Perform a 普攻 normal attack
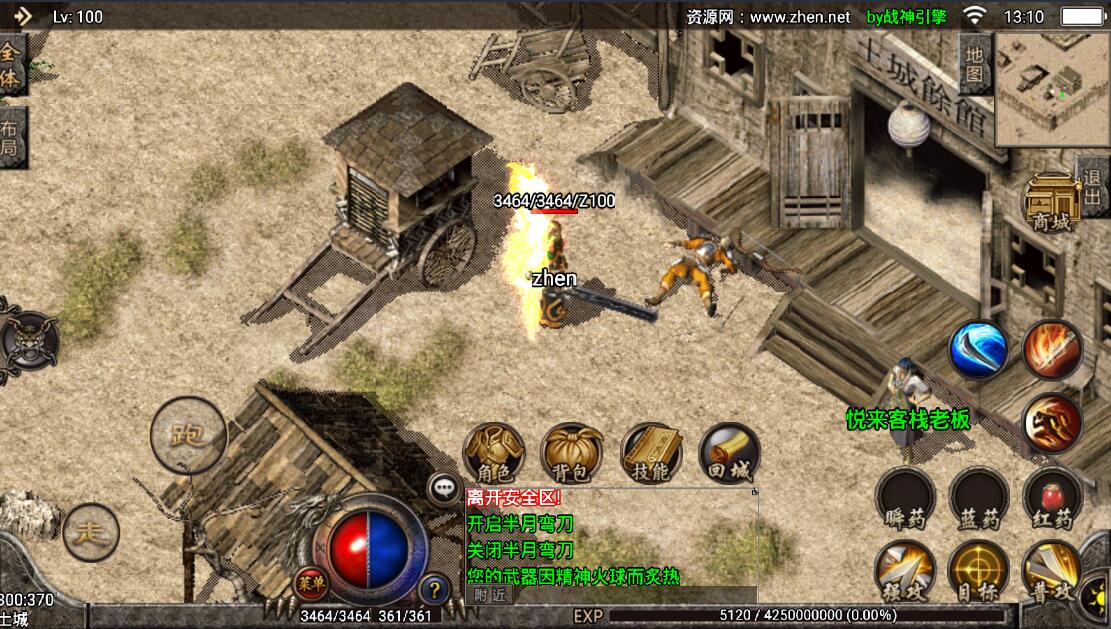The image size is (1111, 629). pyautogui.click(x=1052, y=571)
